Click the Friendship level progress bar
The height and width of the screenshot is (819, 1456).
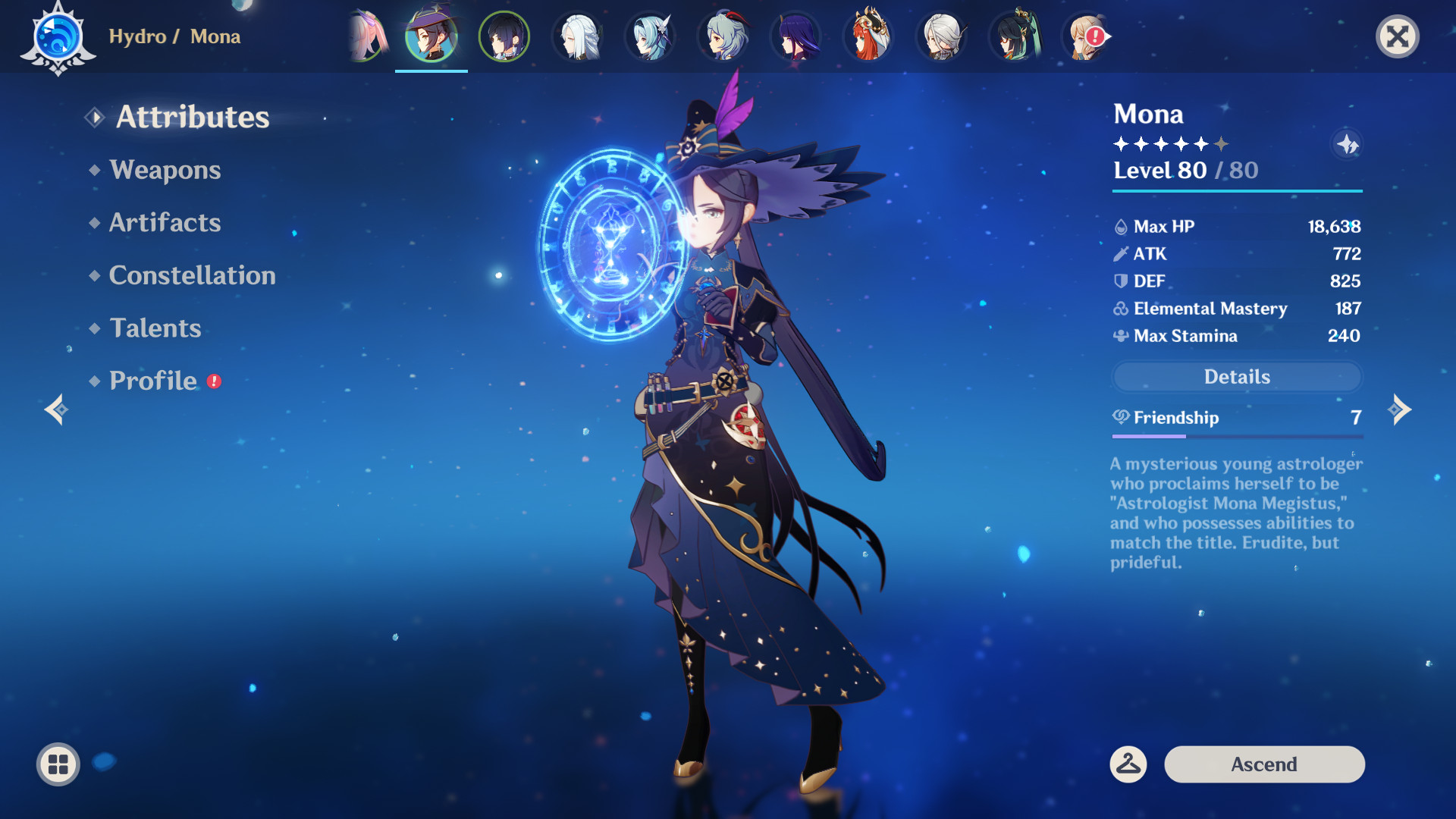coord(1237,436)
